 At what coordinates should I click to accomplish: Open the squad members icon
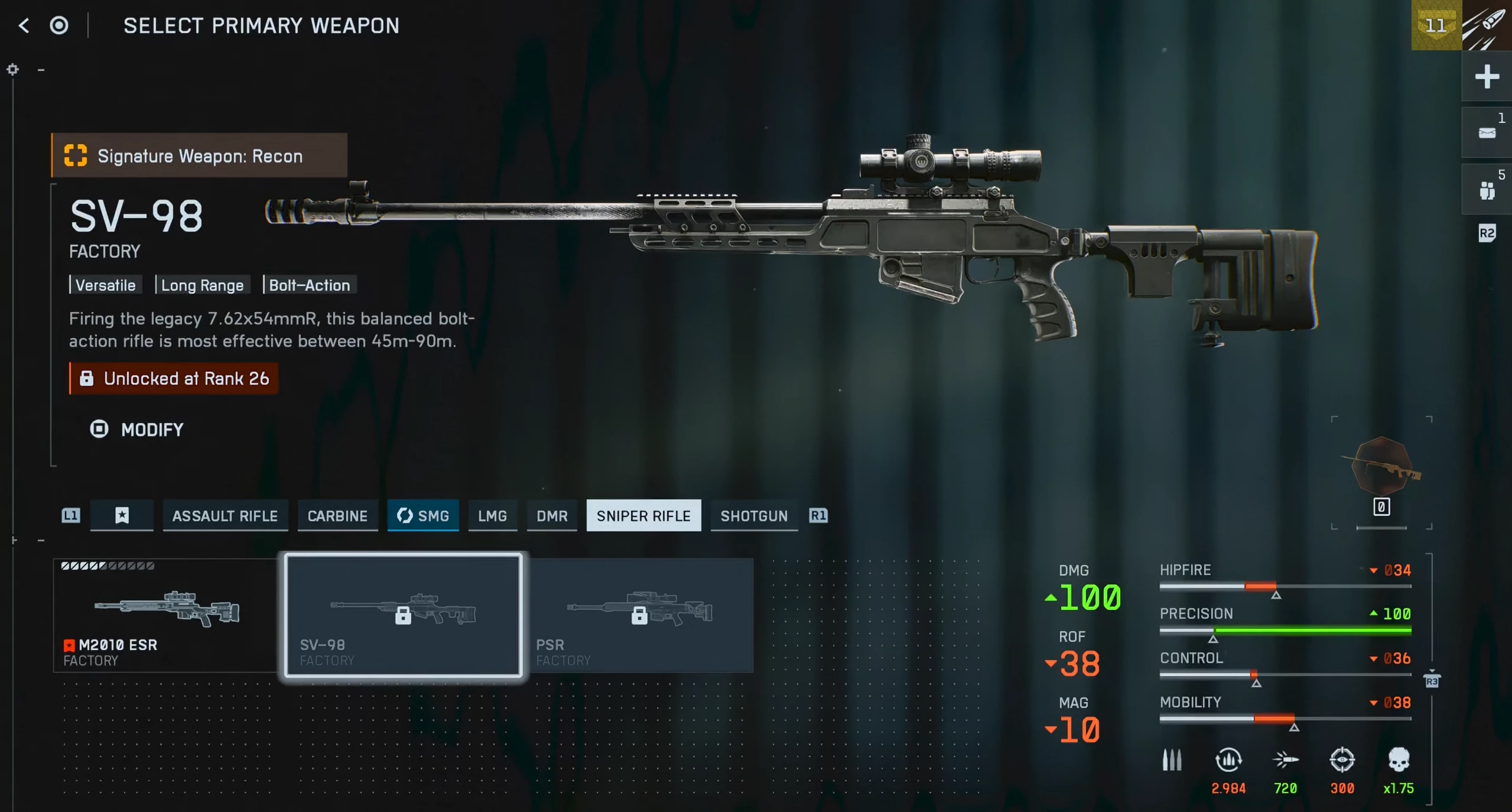pyautogui.click(x=1487, y=190)
